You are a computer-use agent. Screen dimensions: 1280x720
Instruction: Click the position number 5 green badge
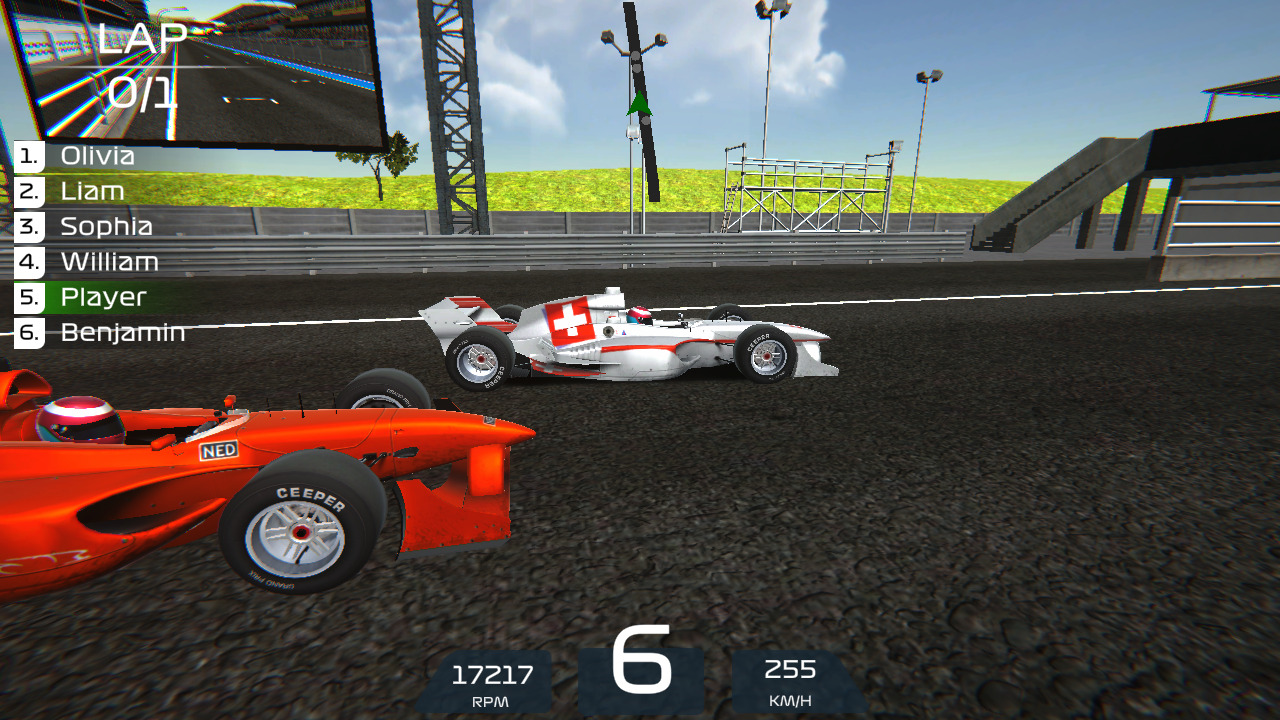click(26, 296)
